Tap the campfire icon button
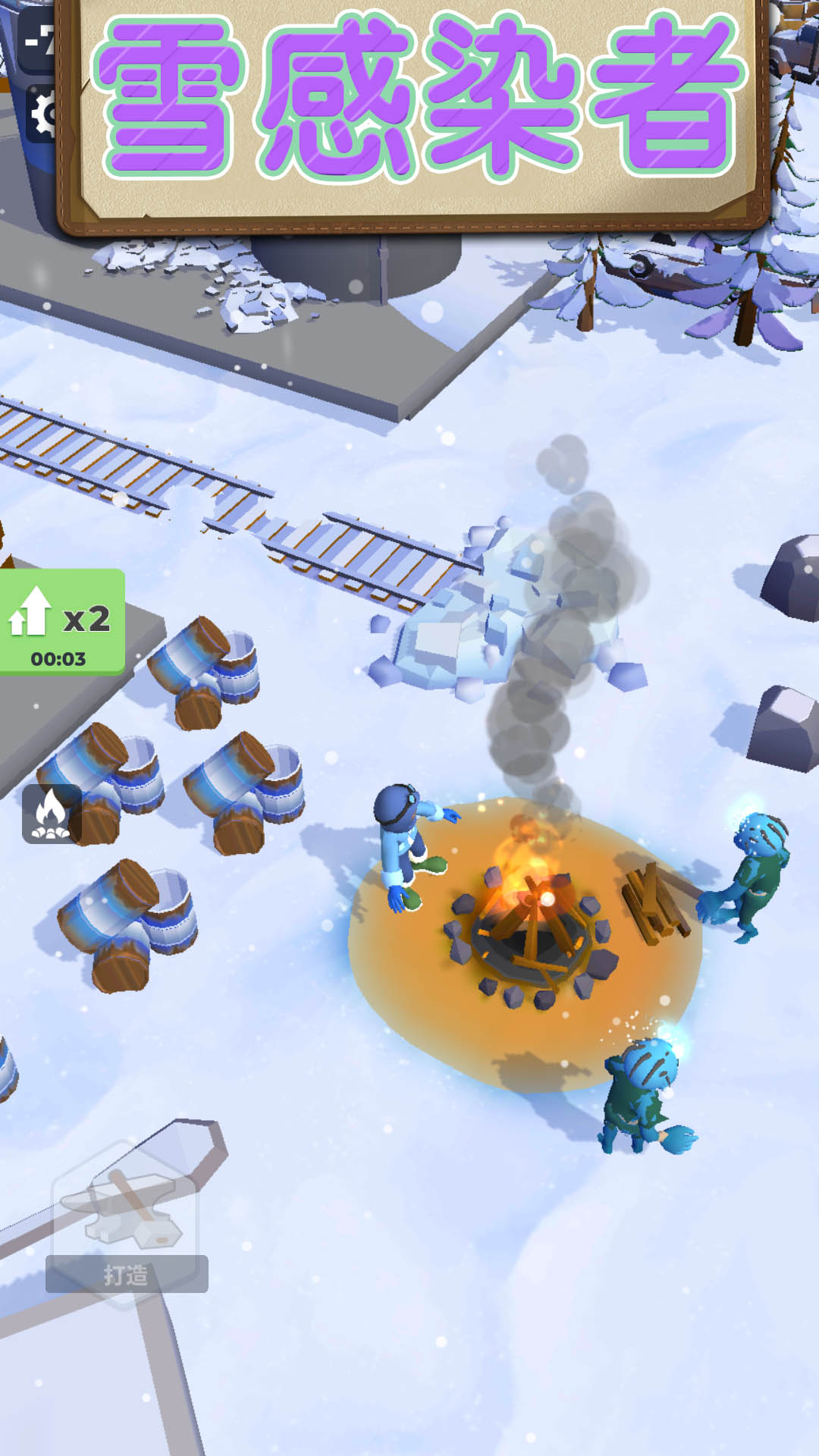This screenshot has height=1456, width=819. coord(51,814)
